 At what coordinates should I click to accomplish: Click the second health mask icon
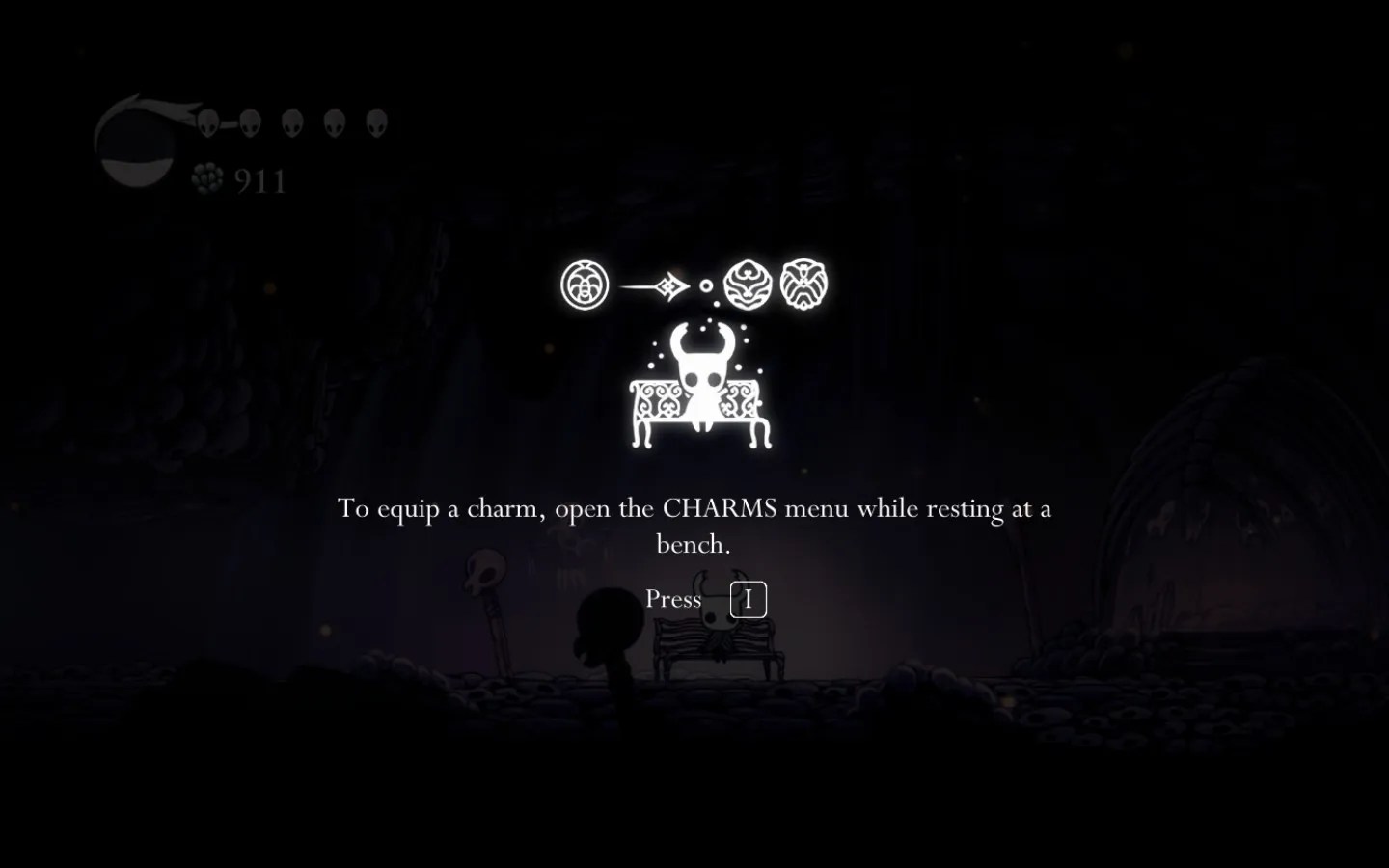(253, 122)
